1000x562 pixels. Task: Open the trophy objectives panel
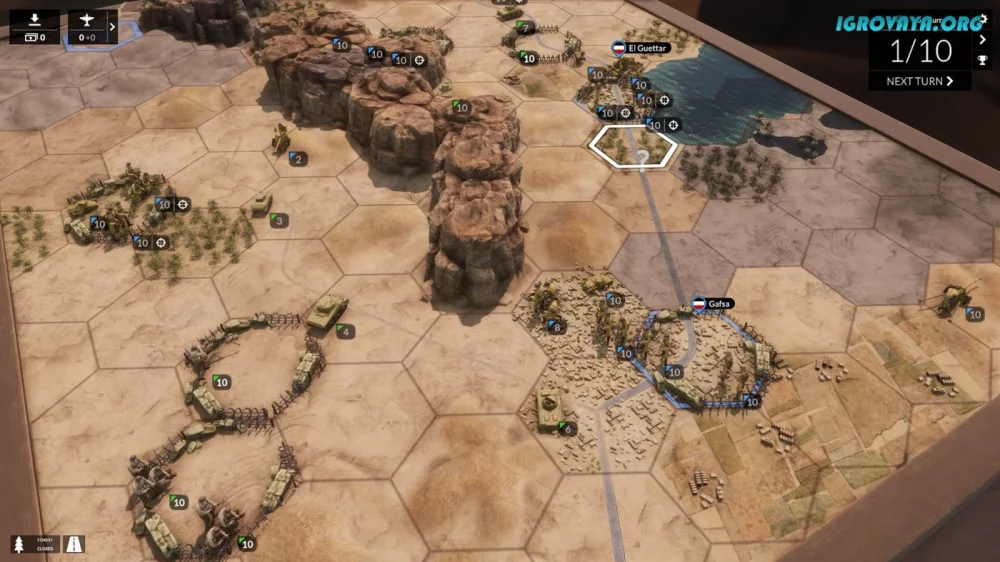983,60
